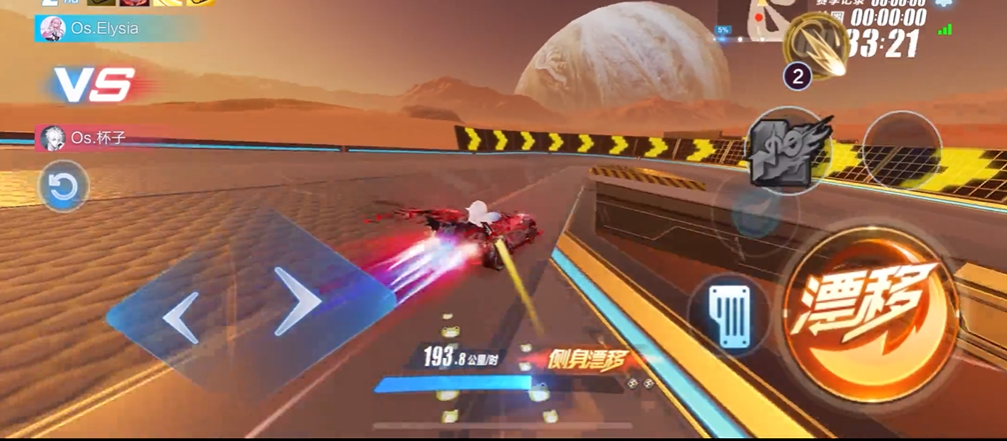
Task: Open settings via the gear icon
Action: click(x=943, y=5)
